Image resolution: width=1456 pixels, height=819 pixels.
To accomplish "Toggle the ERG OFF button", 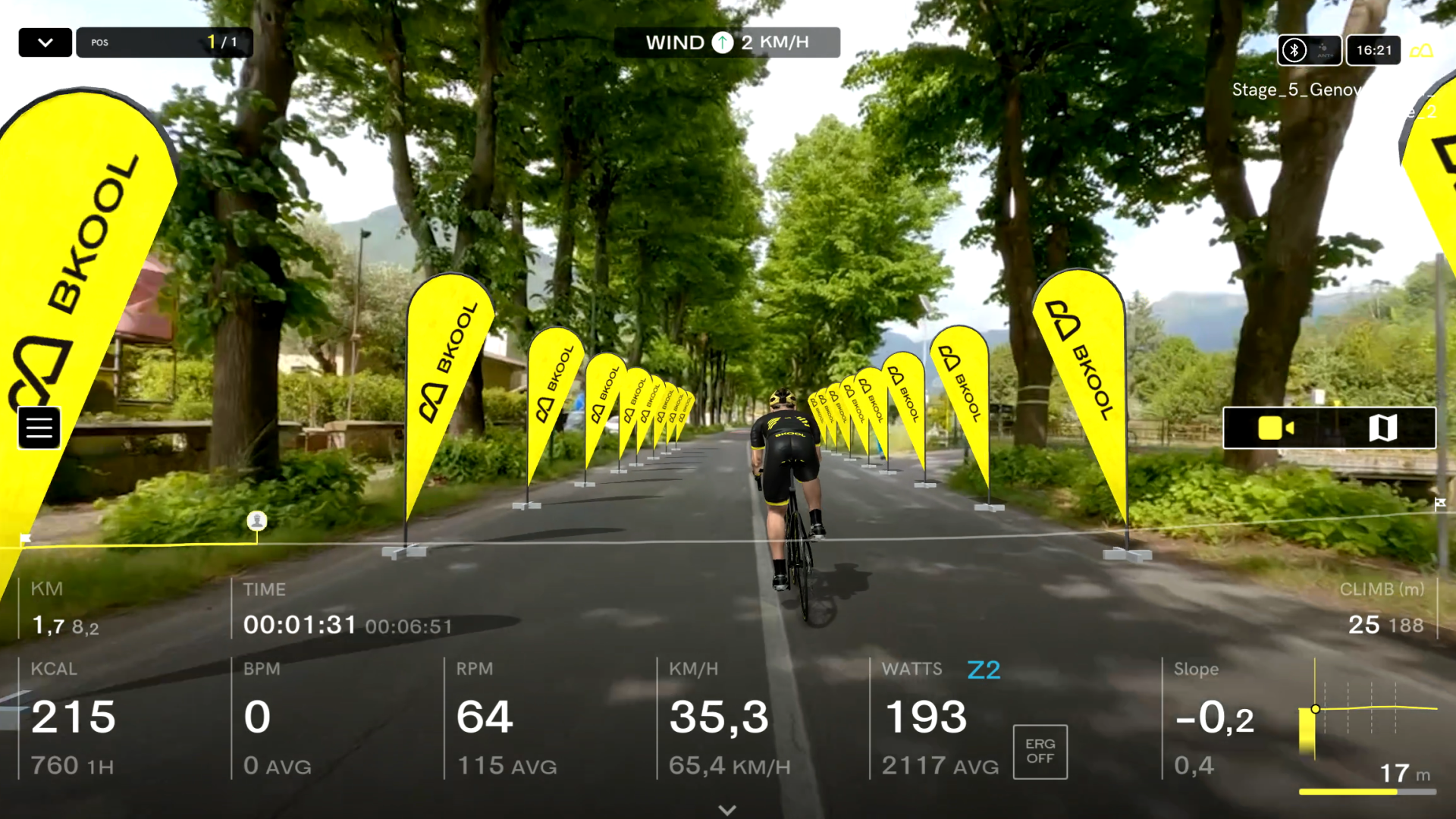I will click(1040, 752).
